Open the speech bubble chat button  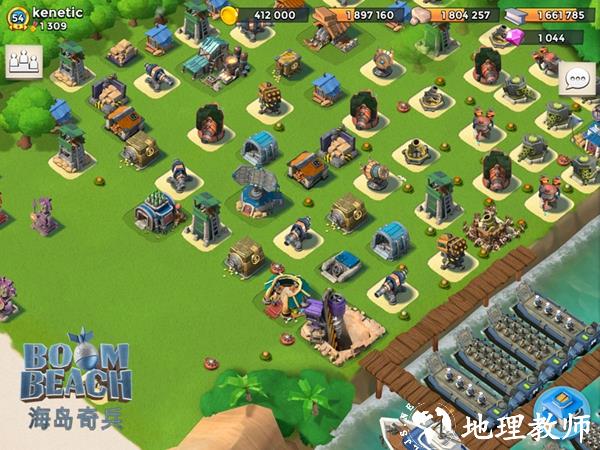[x=577, y=79]
